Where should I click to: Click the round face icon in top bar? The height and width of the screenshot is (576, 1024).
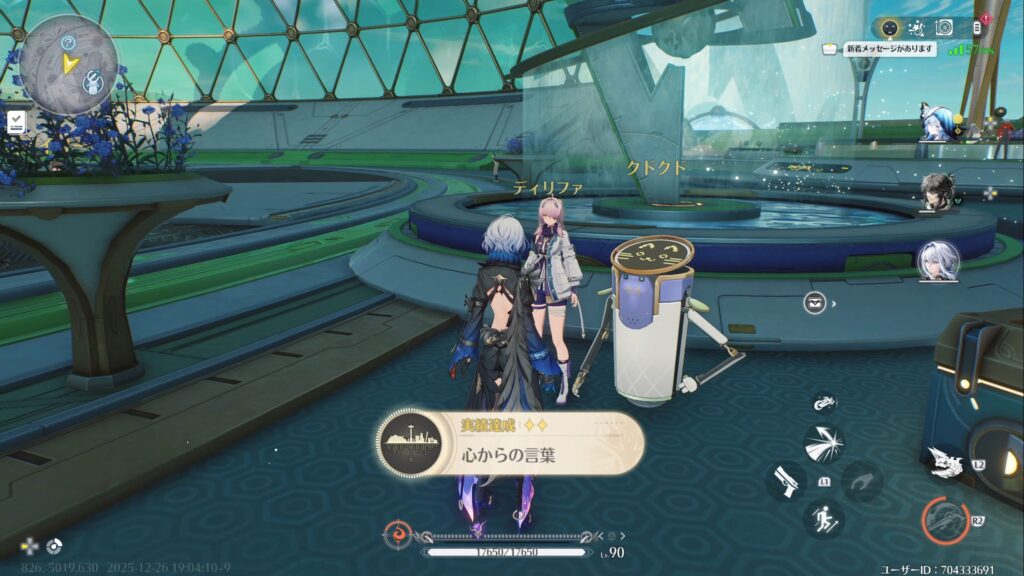click(889, 27)
